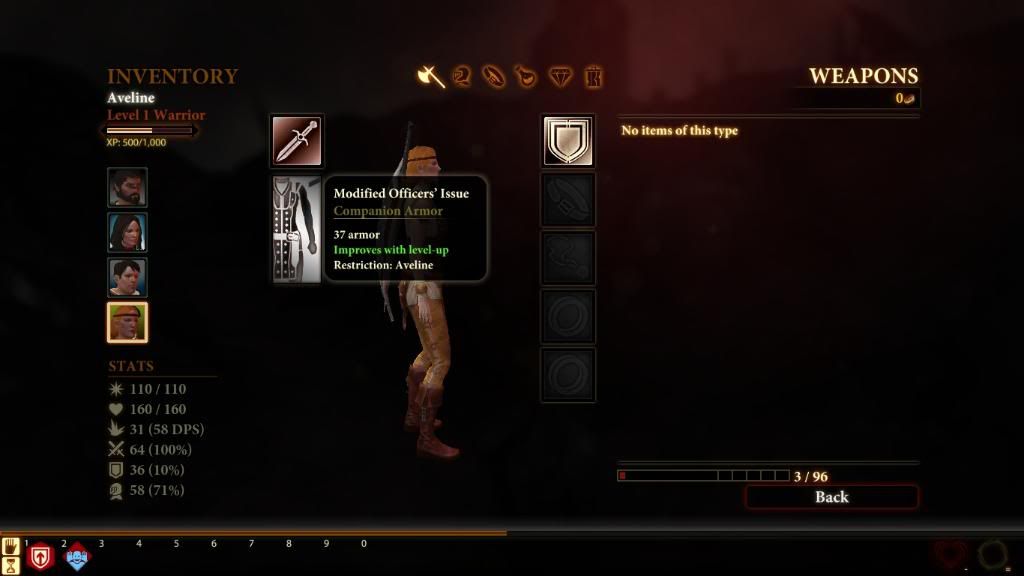Select the equipped shield slot

568,141
